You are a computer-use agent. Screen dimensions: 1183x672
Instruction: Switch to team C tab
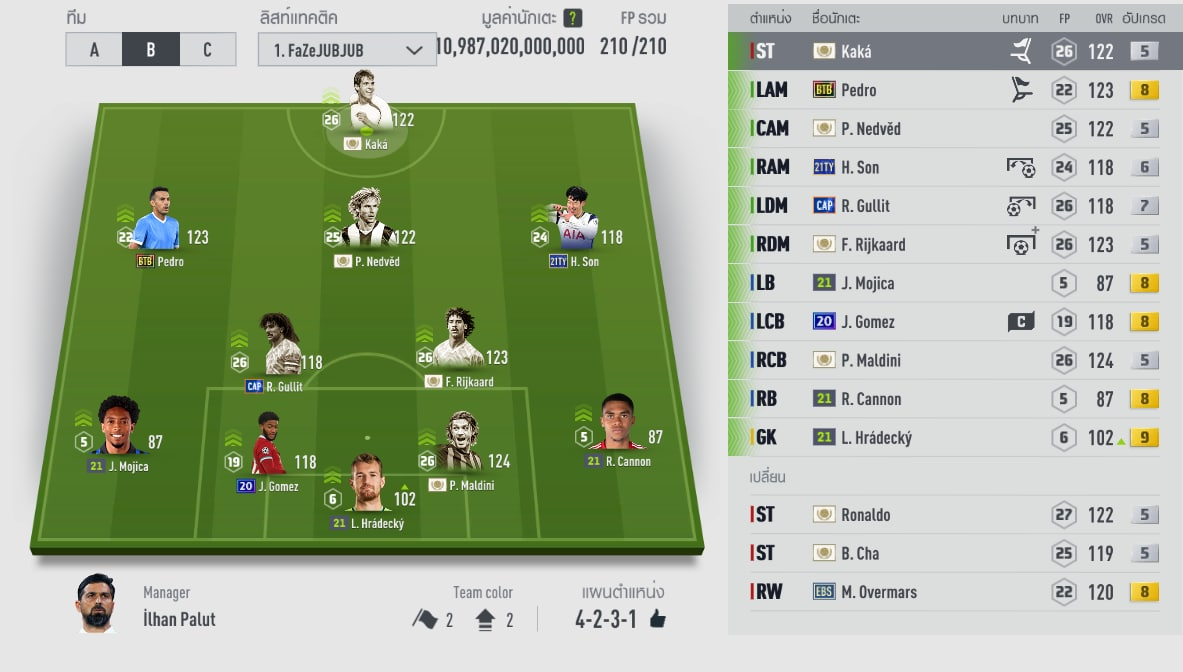coord(207,49)
